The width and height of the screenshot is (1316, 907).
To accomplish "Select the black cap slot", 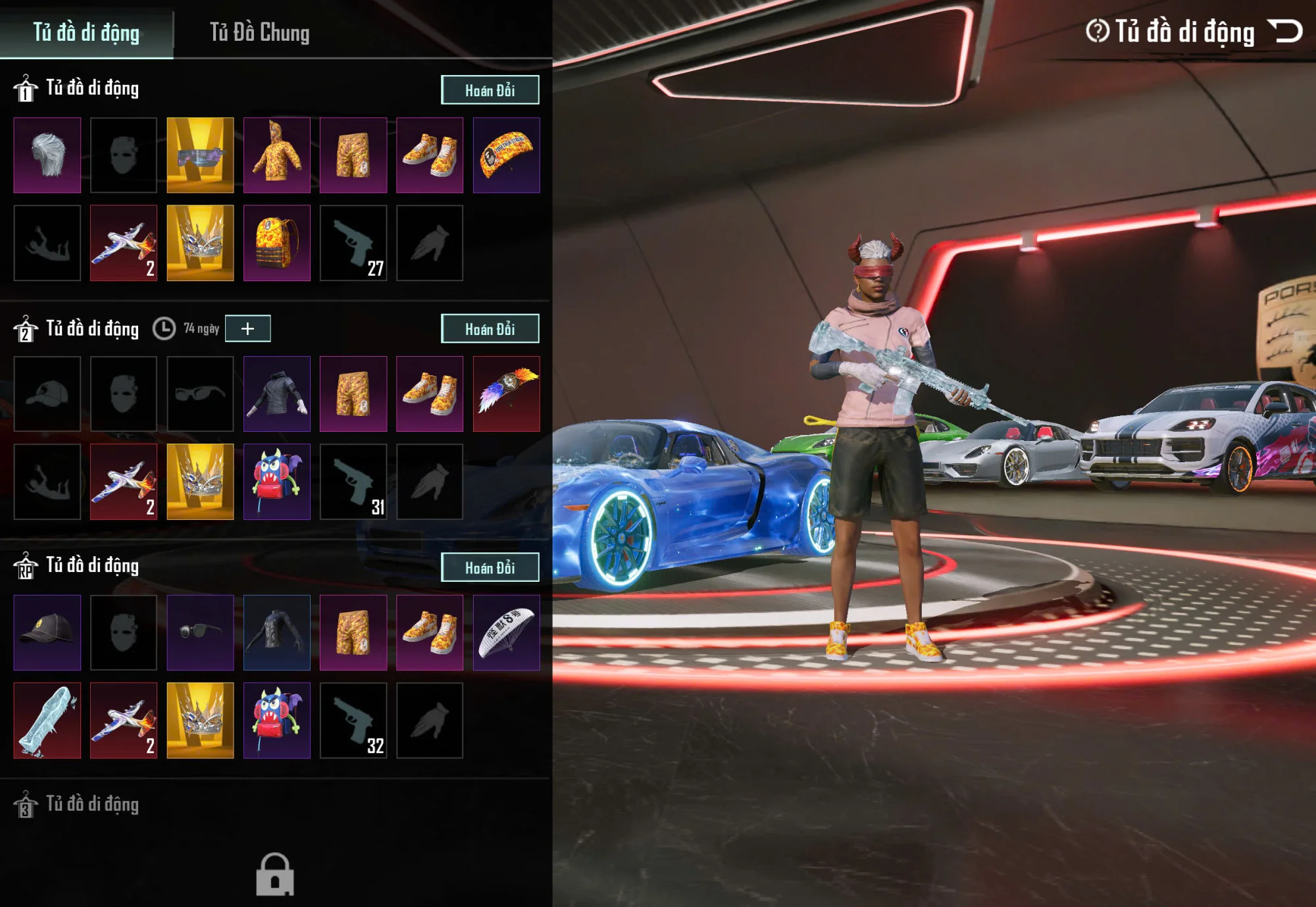I will [x=47, y=633].
